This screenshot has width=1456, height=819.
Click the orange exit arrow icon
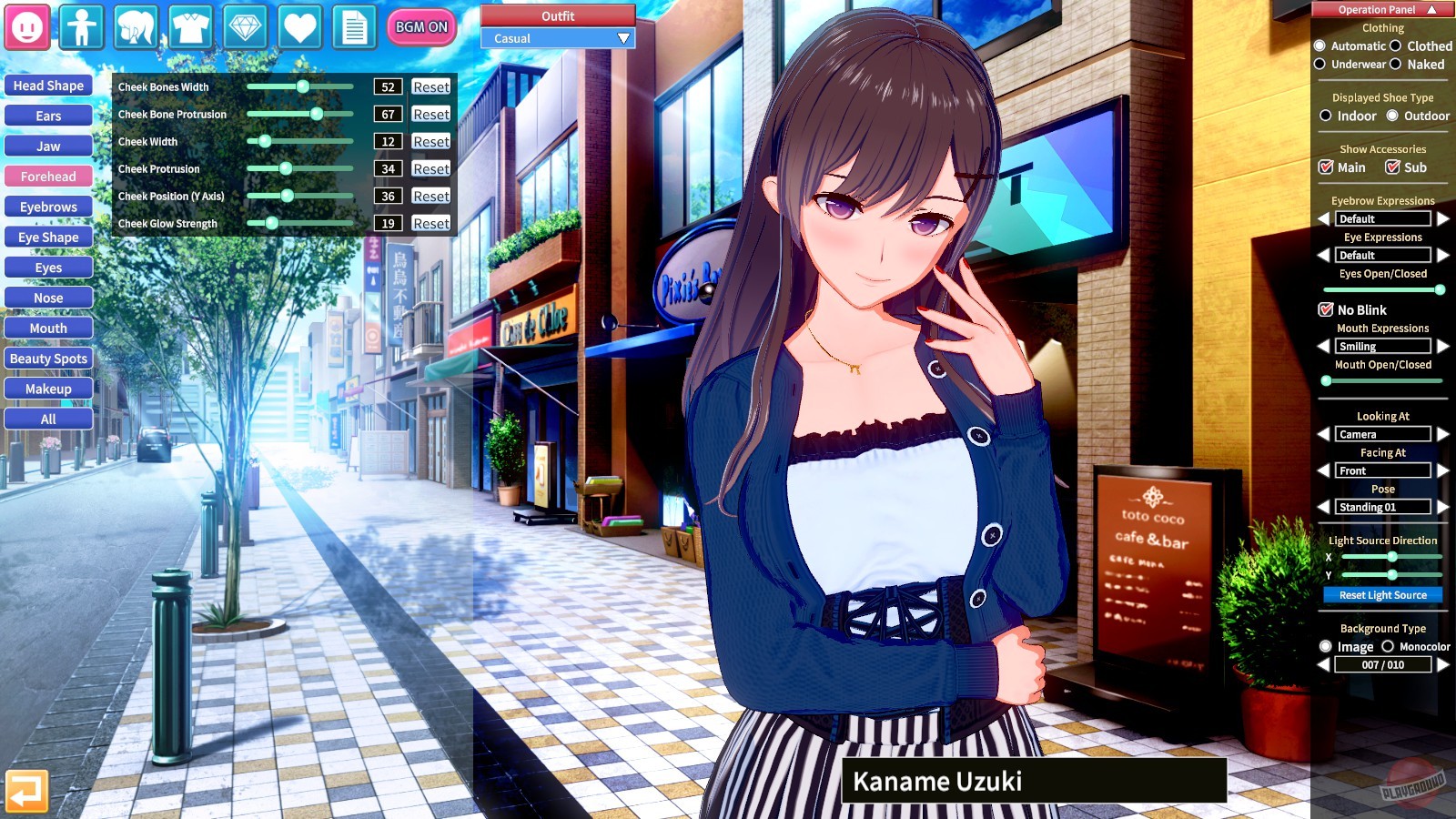click(x=27, y=793)
